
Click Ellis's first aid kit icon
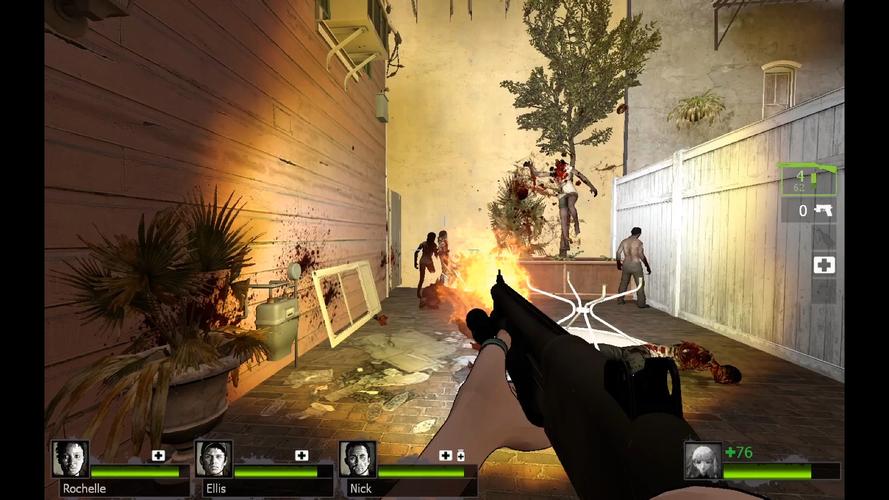pos(302,455)
